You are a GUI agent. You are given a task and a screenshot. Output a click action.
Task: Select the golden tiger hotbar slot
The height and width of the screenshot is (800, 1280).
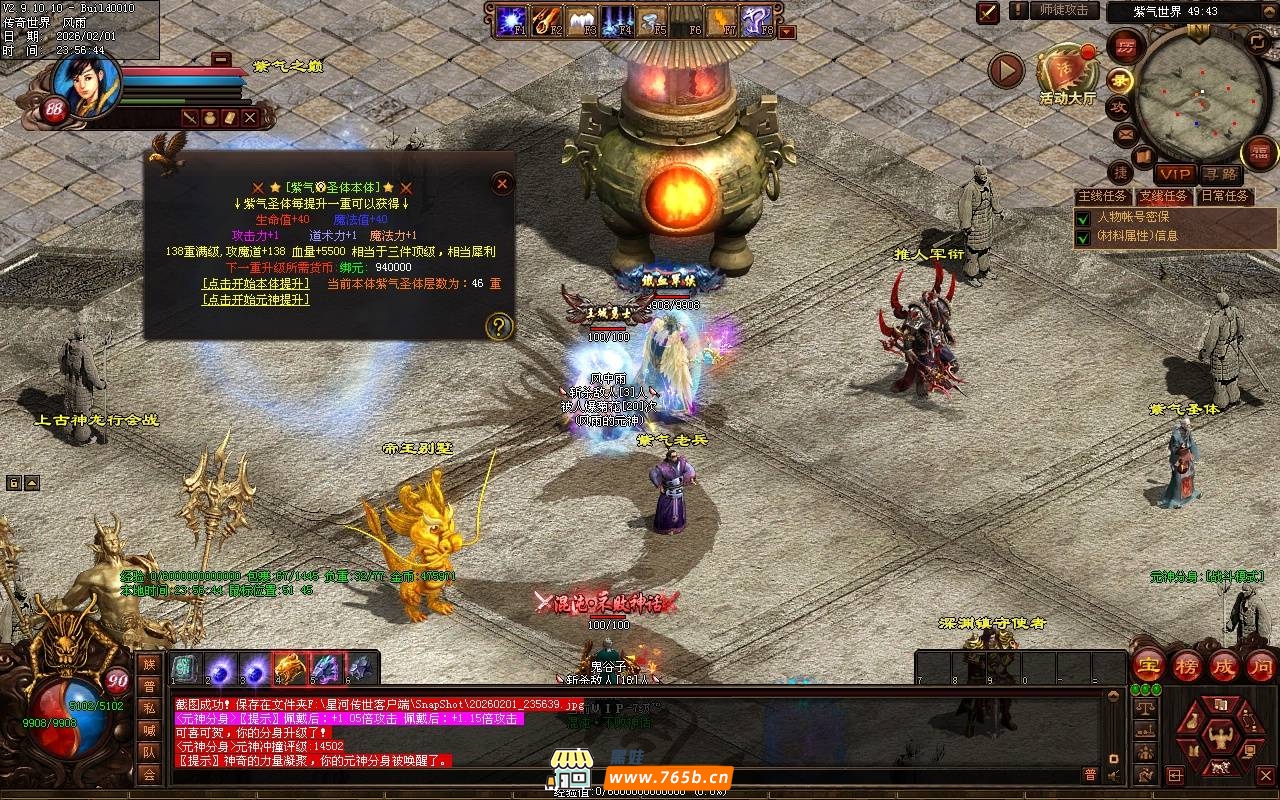(x=290, y=667)
